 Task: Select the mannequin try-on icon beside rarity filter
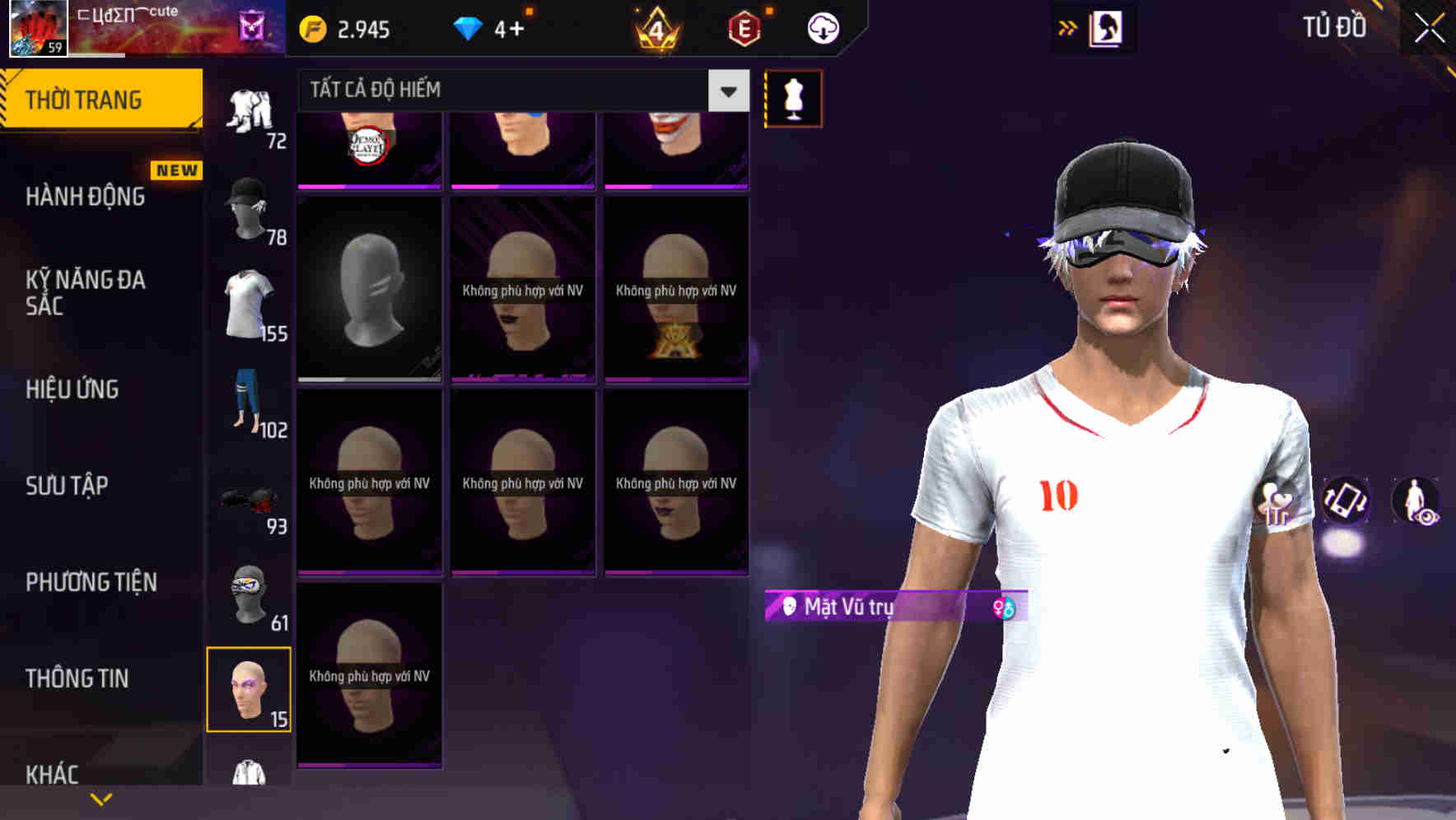point(792,97)
